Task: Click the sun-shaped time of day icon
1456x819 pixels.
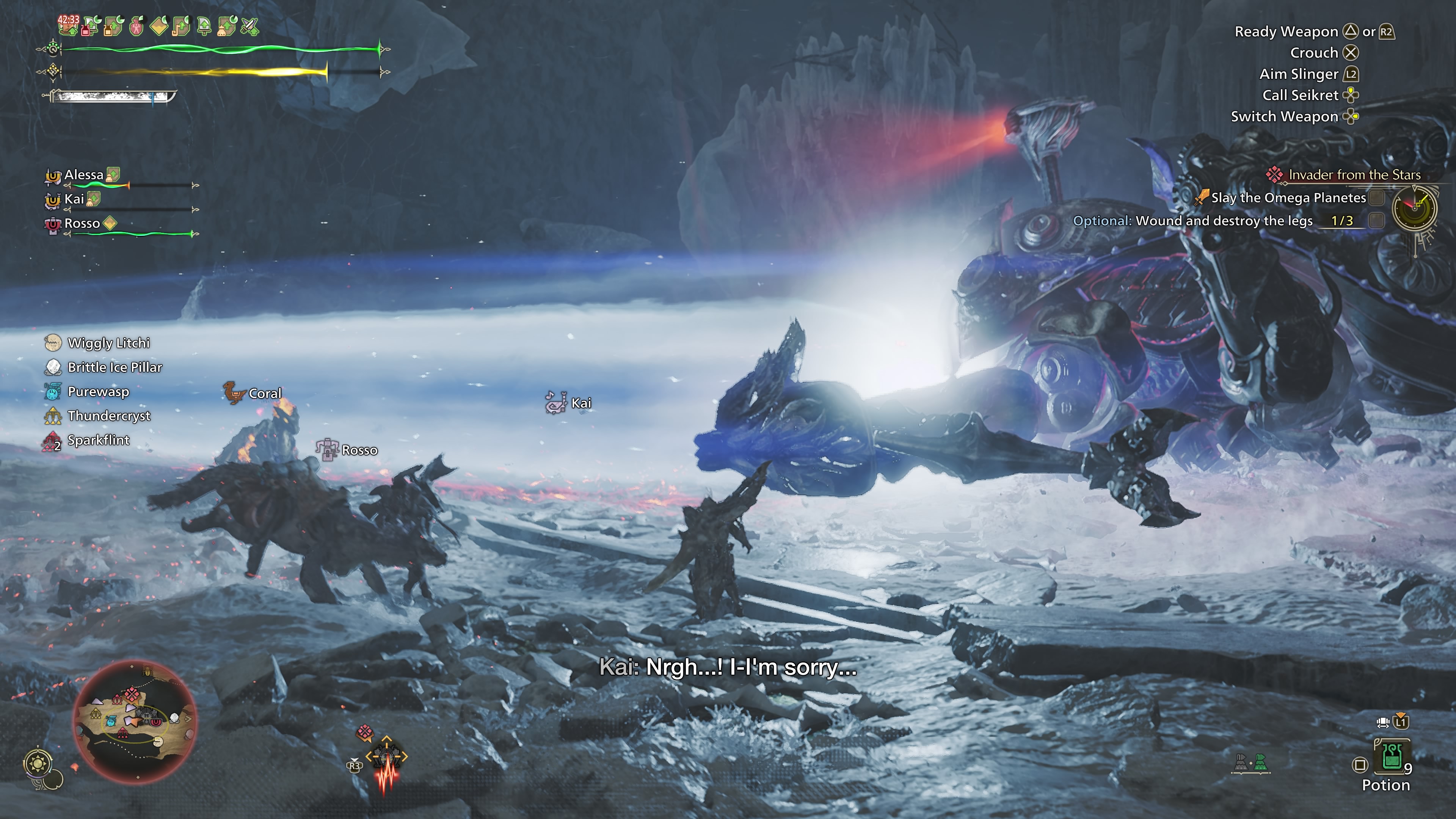Action: (x=38, y=764)
